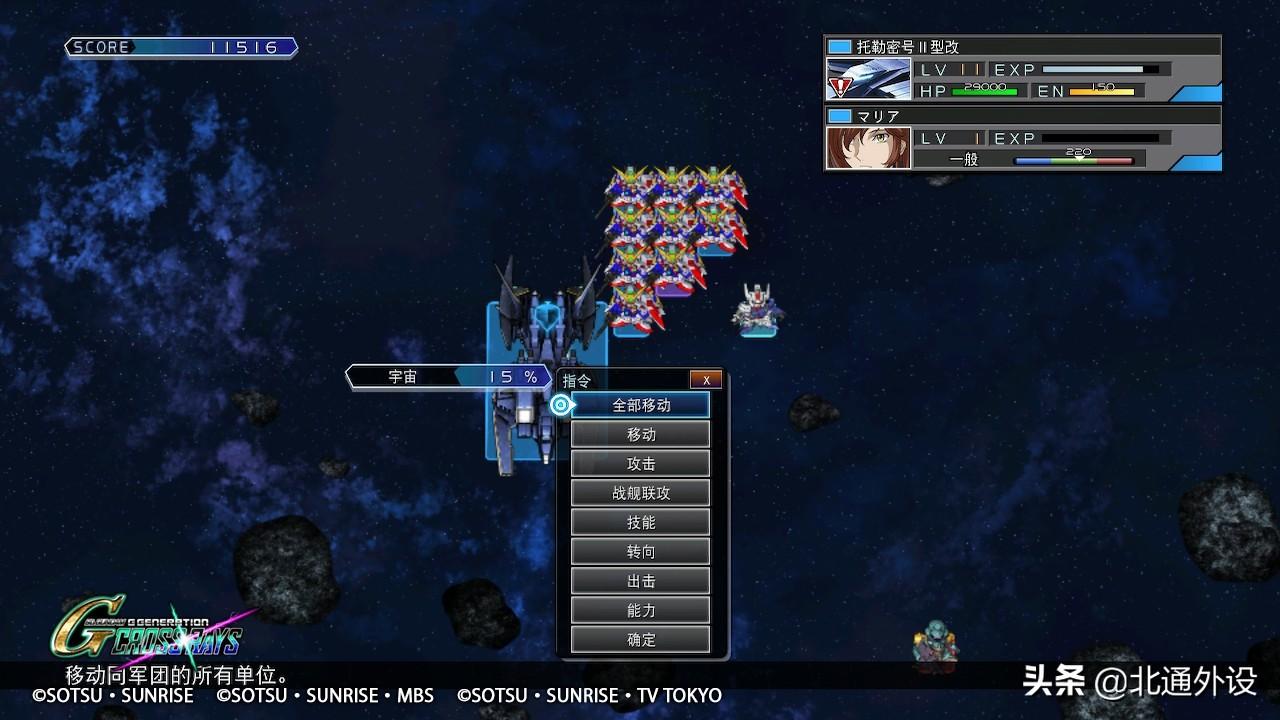
Task: Close the 指令 menu with the X
Action: click(x=706, y=380)
